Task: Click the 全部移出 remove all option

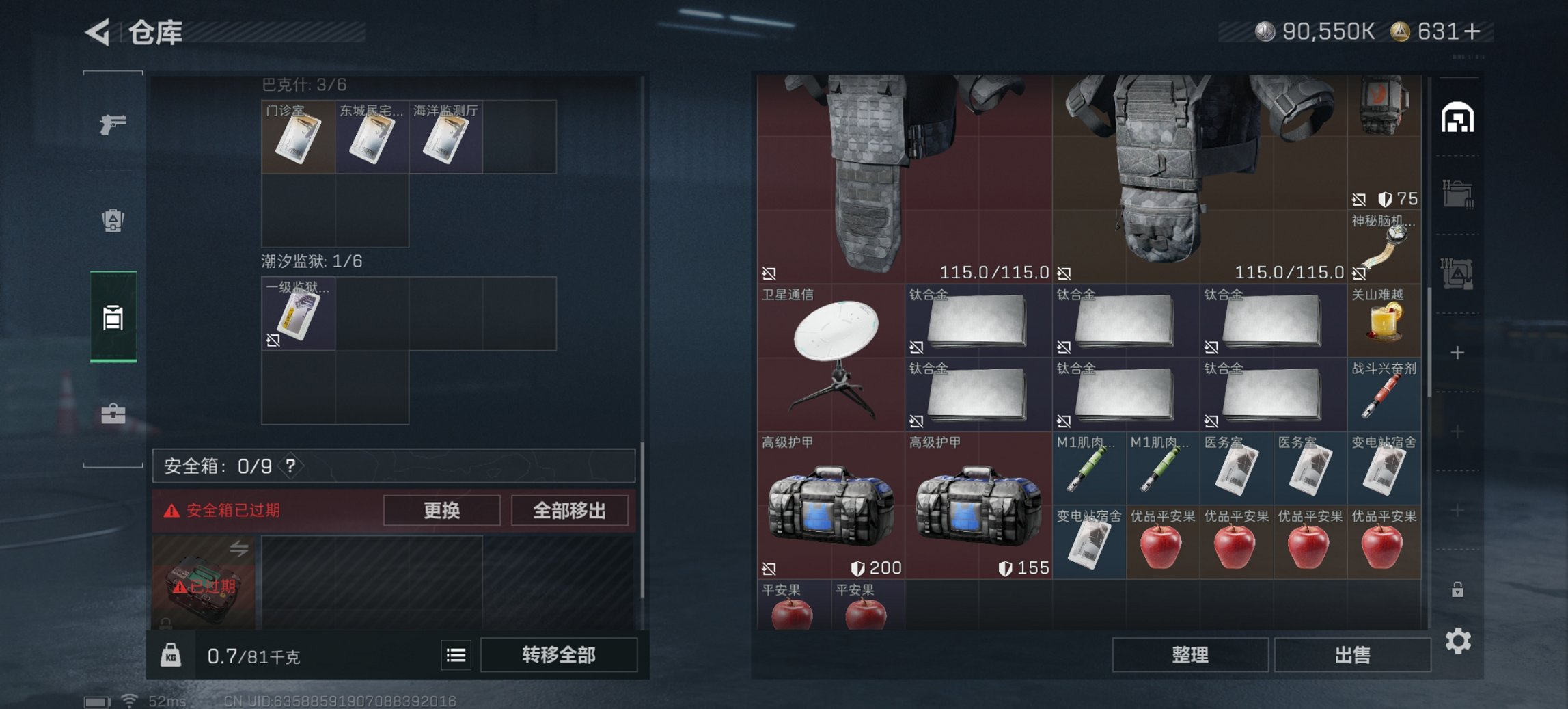Action: 570,511
